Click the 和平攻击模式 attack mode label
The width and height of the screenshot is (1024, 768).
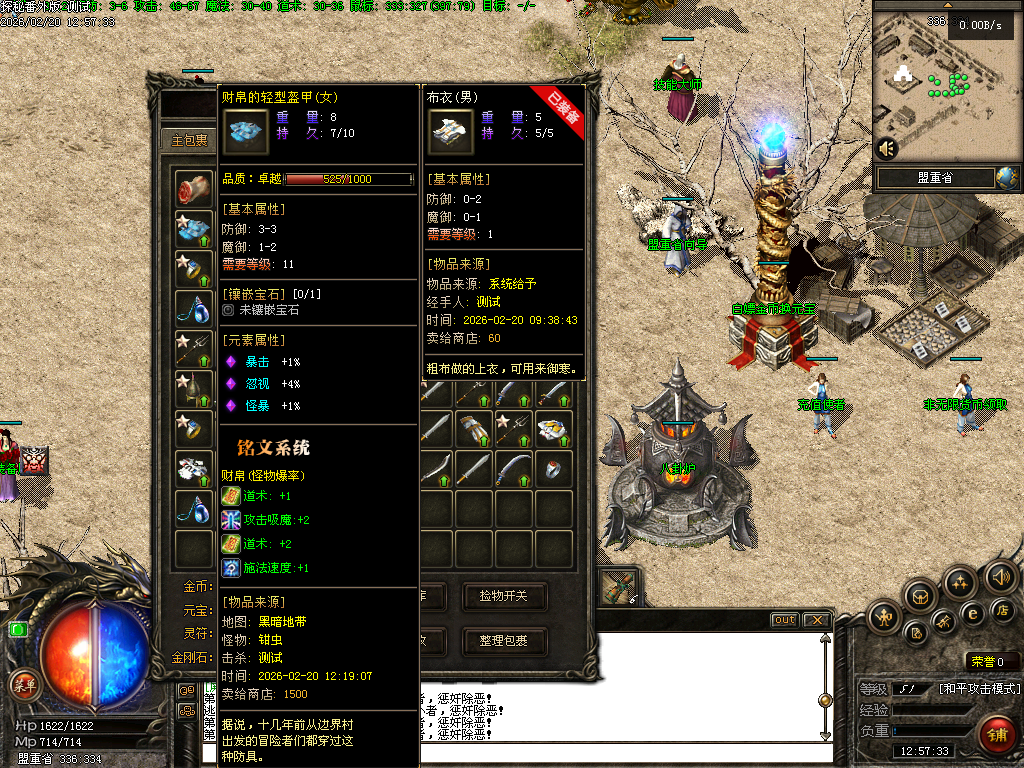tap(978, 689)
